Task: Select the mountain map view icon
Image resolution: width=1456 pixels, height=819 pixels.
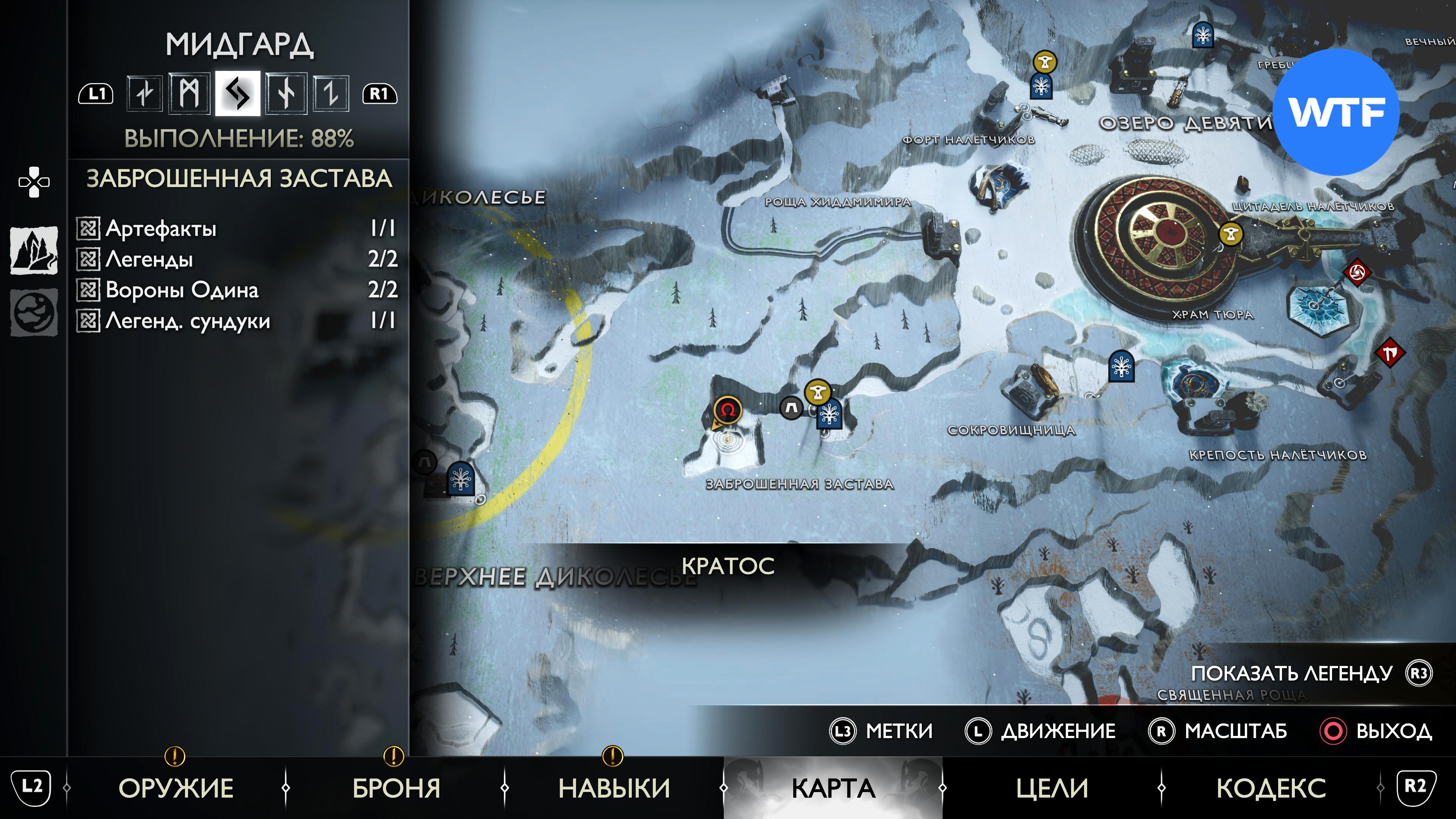Action: [x=34, y=250]
